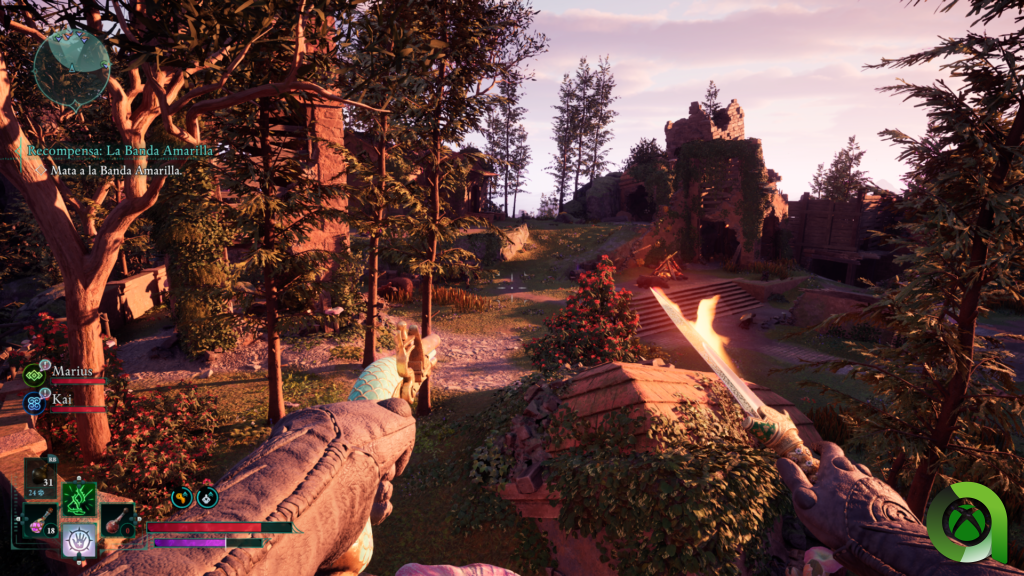The image size is (1024, 576).
Task: Click the green Xbox logo overlay
Action: click(x=966, y=522)
